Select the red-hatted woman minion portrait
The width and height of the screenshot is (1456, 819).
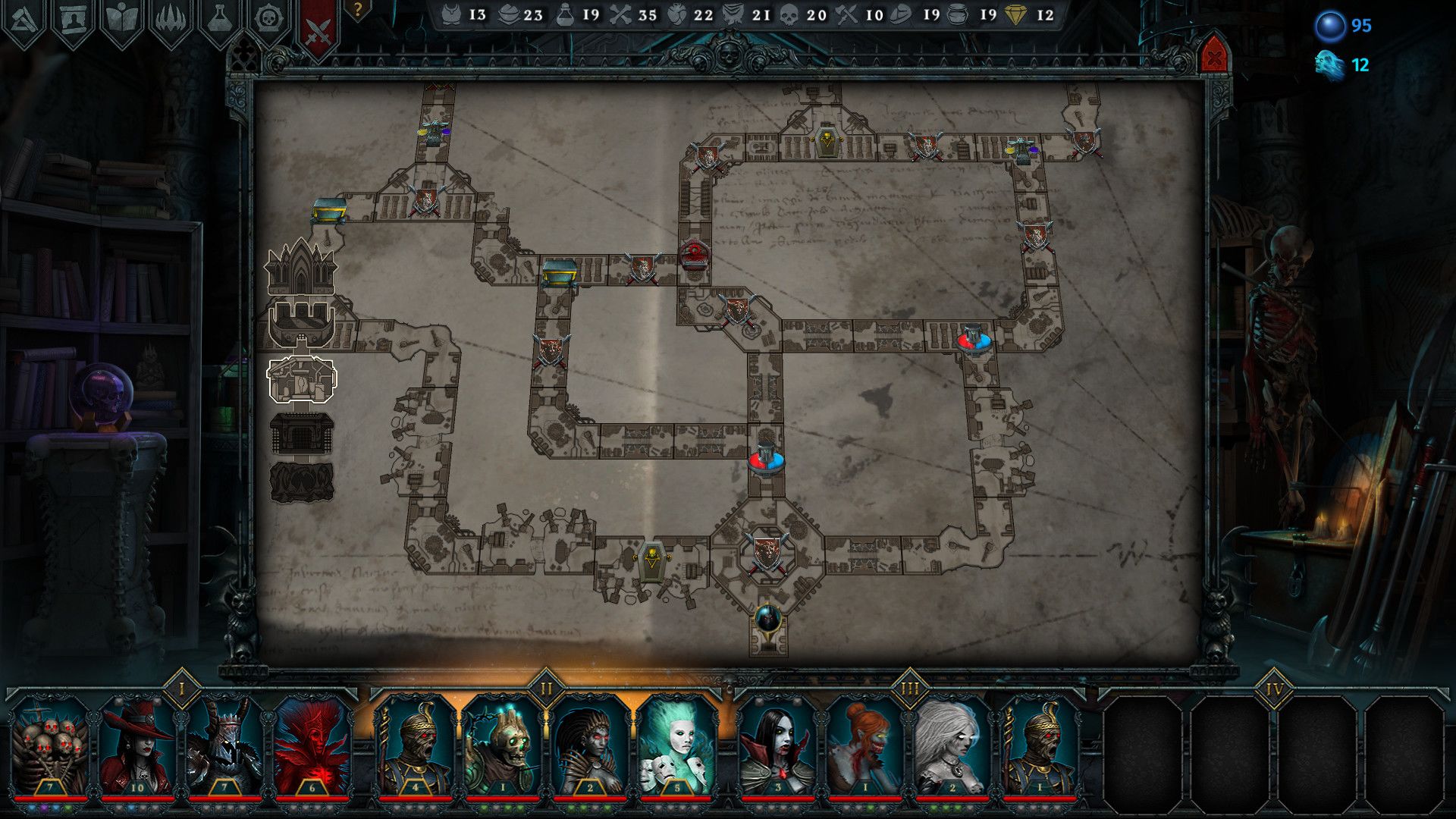[138, 747]
